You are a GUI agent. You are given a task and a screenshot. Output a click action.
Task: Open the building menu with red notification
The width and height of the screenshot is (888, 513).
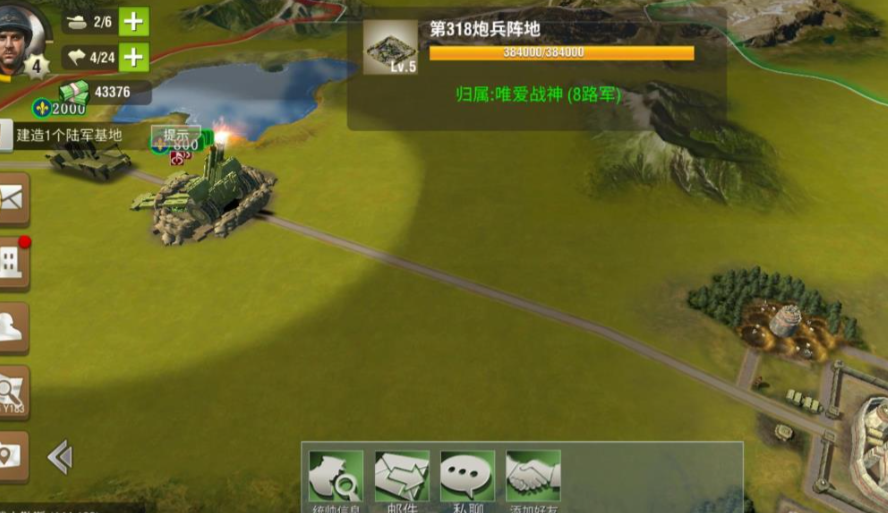point(12,263)
